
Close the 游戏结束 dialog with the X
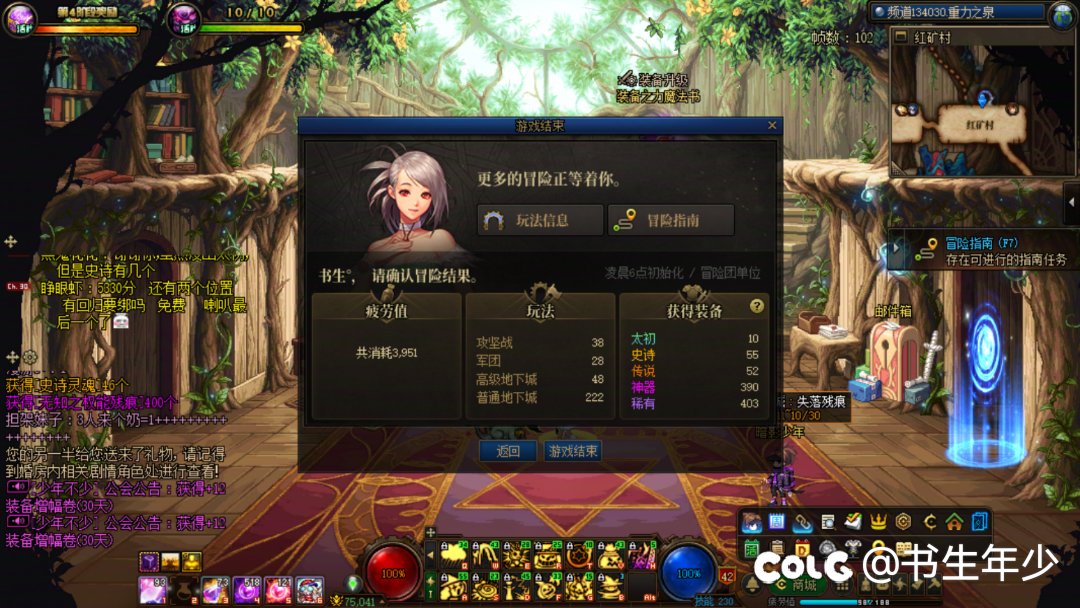pos(771,126)
